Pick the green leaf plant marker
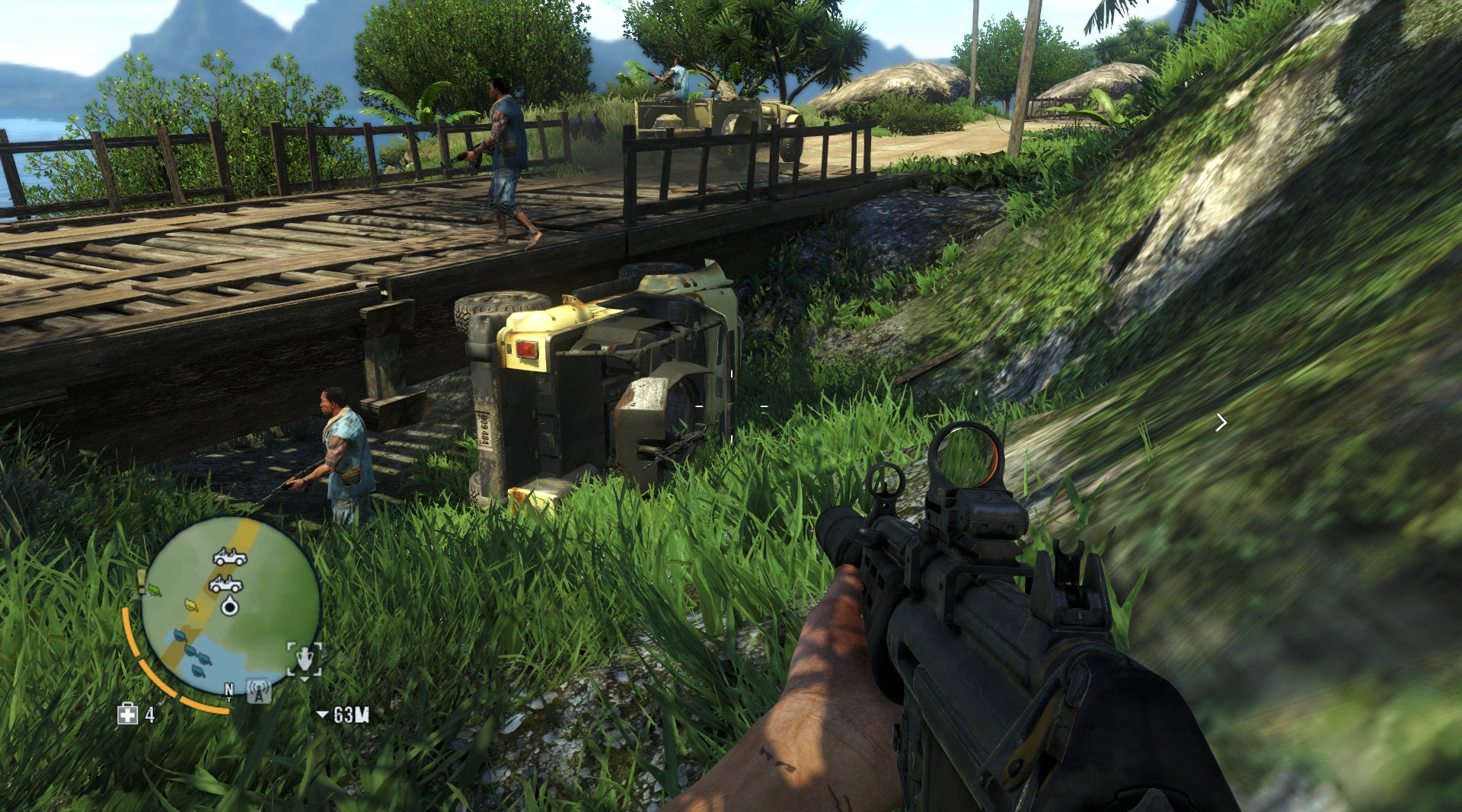This screenshot has width=1462, height=812. (155, 589)
